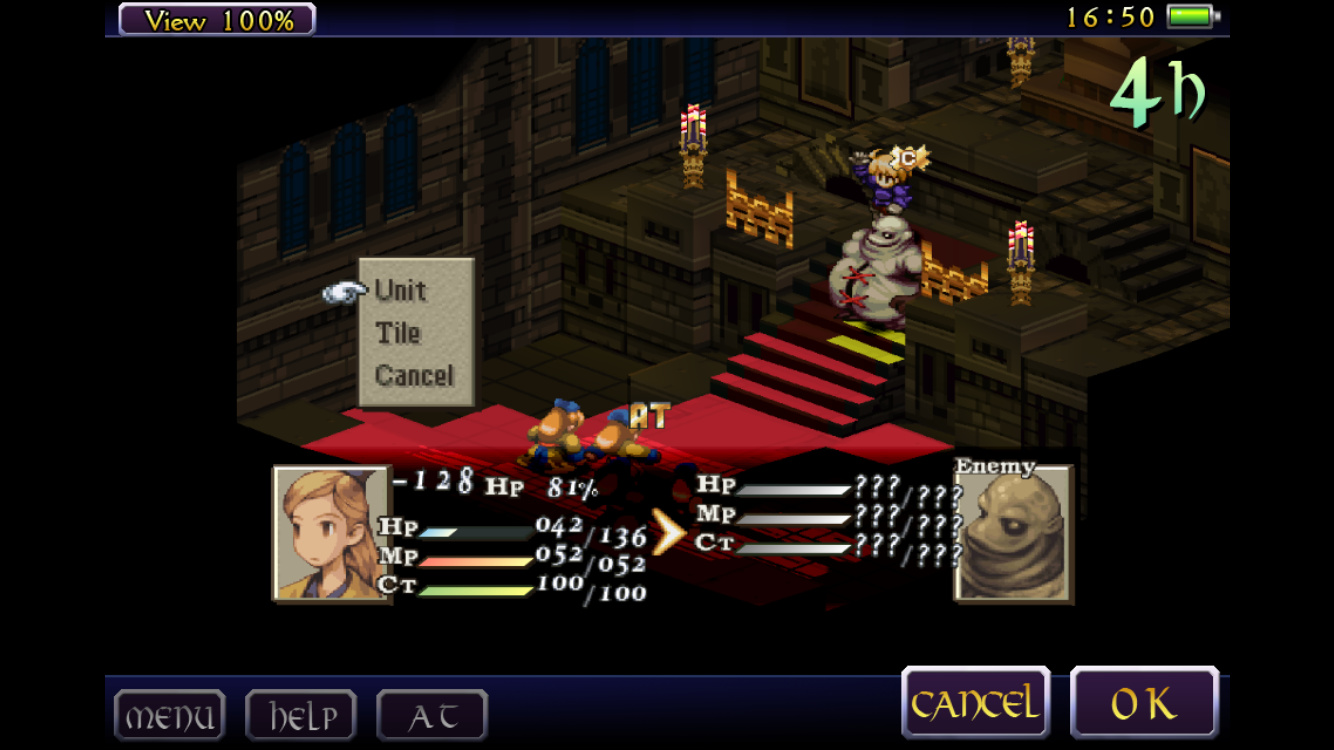The image size is (1334, 750).
Task: Pick Cancel in the targeting popup menu
Action: (x=414, y=376)
